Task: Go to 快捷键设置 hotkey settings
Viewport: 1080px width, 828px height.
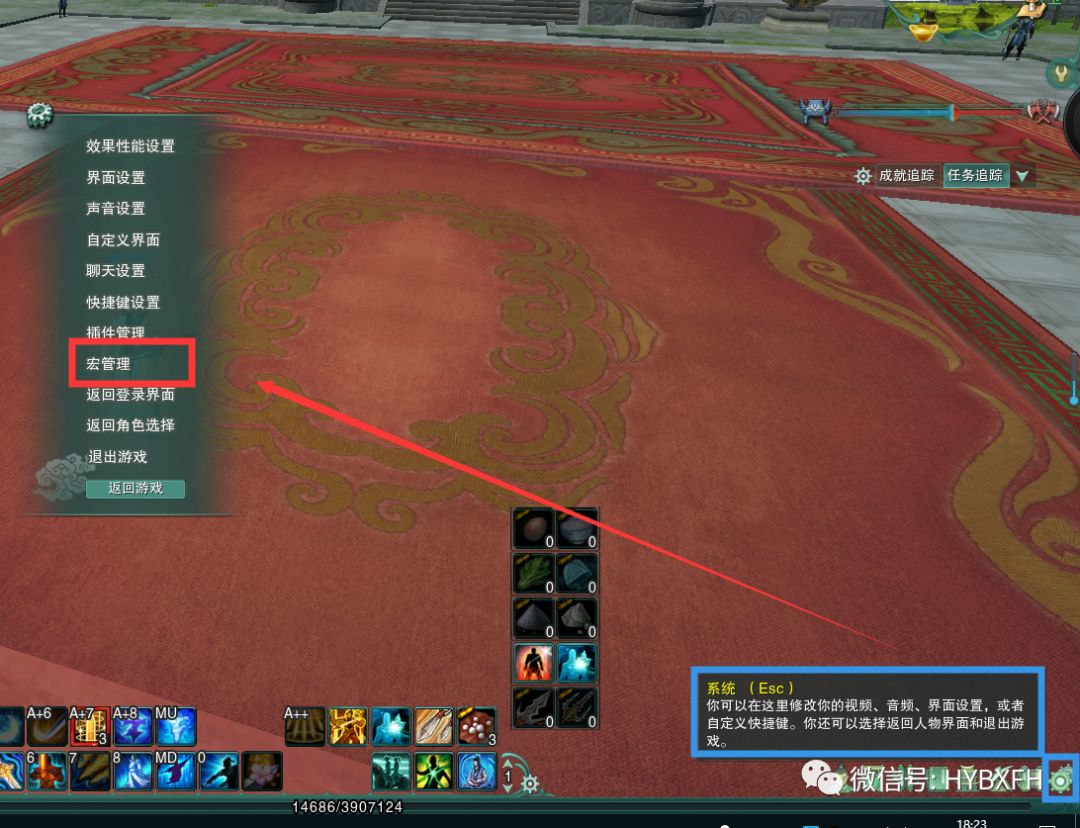Action: click(x=123, y=302)
